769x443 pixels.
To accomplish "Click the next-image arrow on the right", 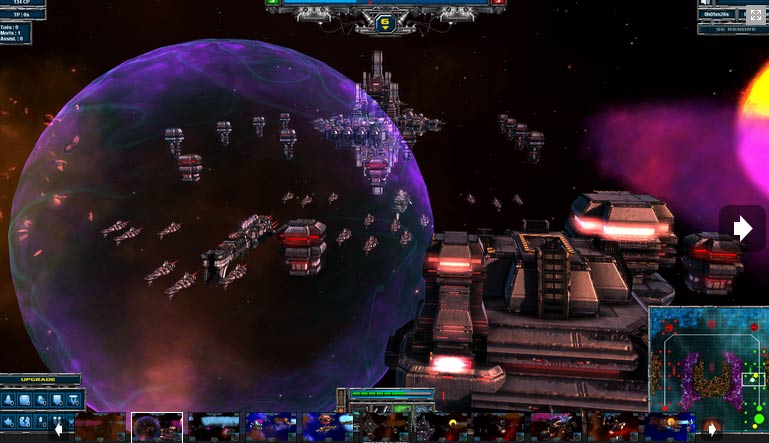I will 742,229.
